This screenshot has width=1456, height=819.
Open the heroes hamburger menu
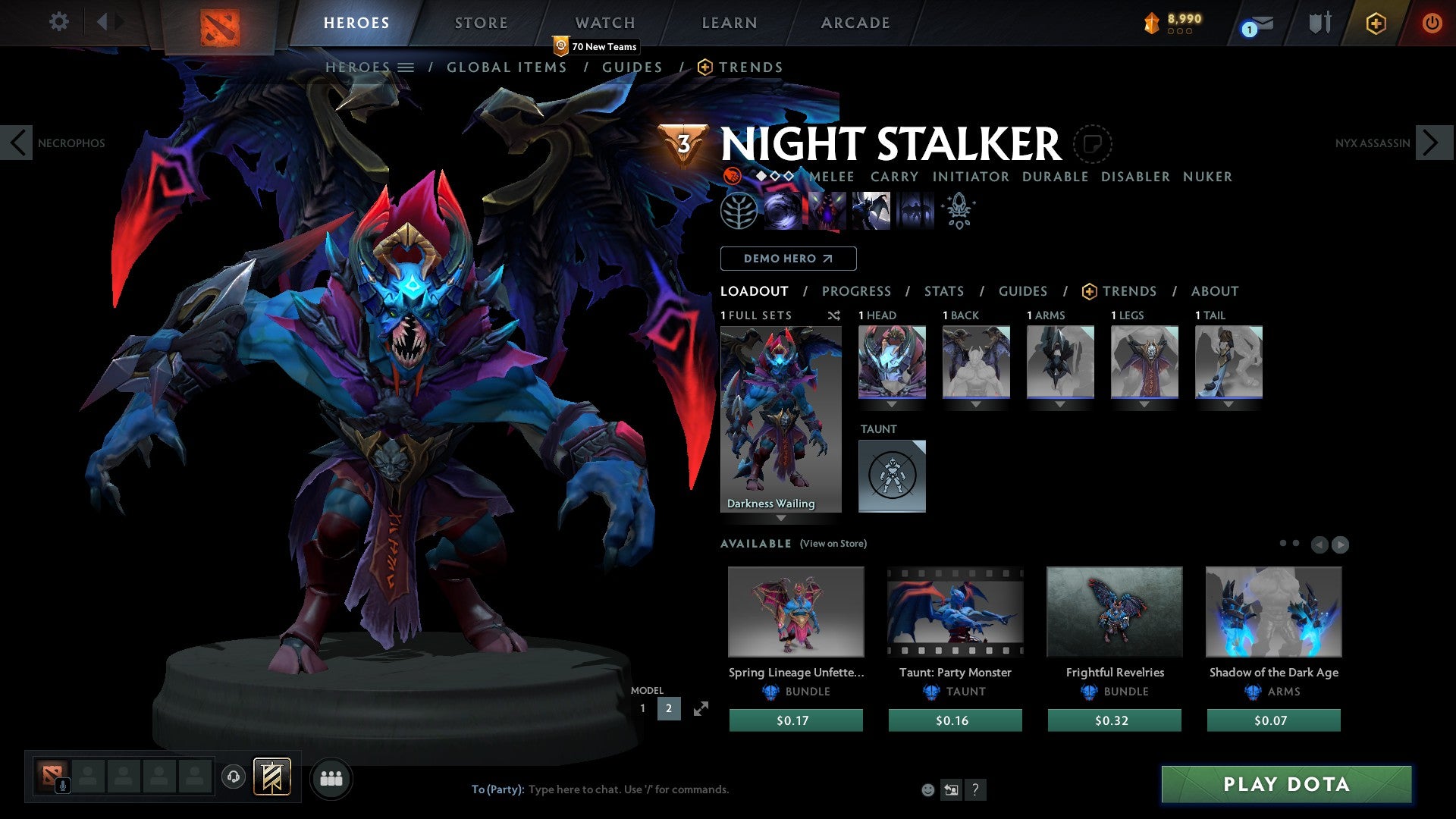coord(407,67)
